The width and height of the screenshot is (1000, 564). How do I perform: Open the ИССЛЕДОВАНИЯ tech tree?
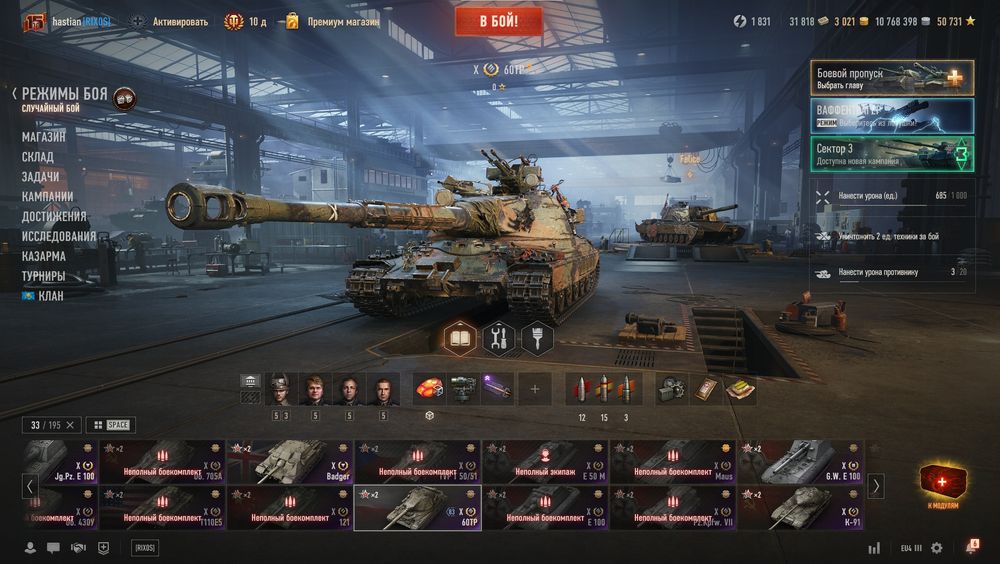point(59,236)
